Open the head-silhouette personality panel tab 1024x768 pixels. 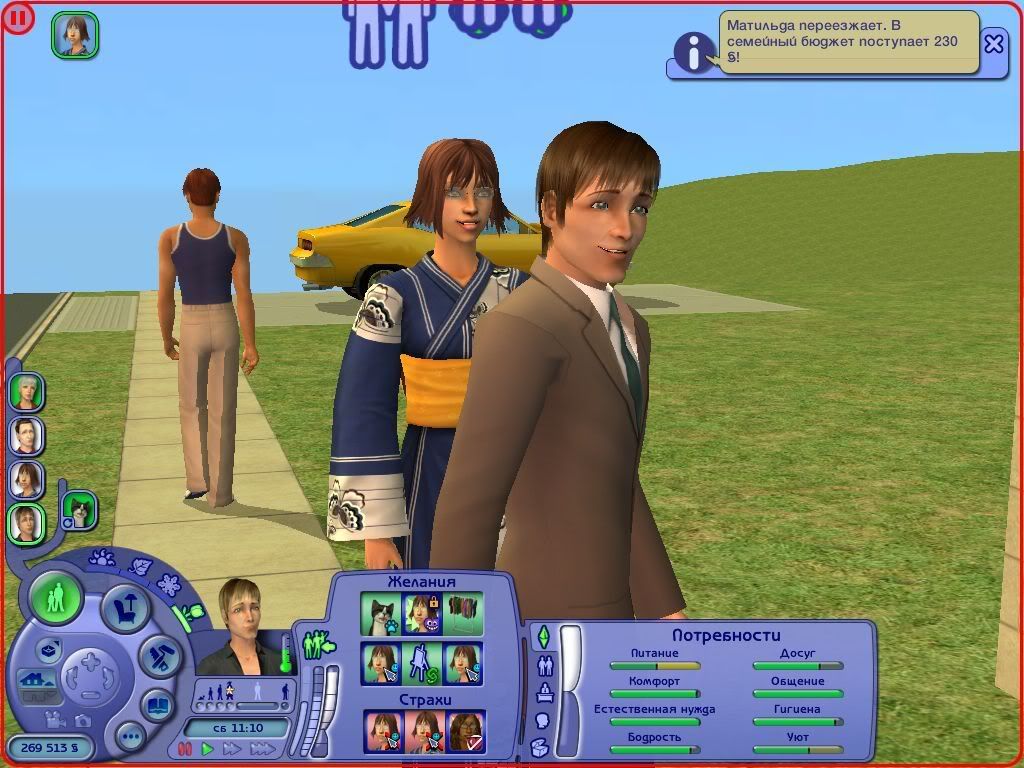[542, 720]
